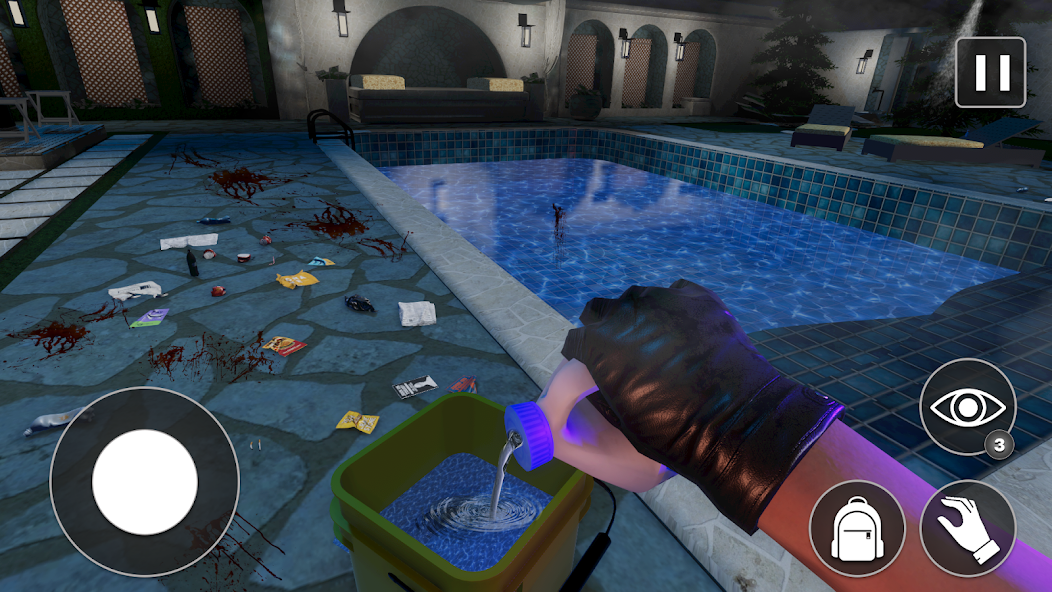Tap the hand grab button
Image resolution: width=1052 pixels, height=592 pixels.
967,529
